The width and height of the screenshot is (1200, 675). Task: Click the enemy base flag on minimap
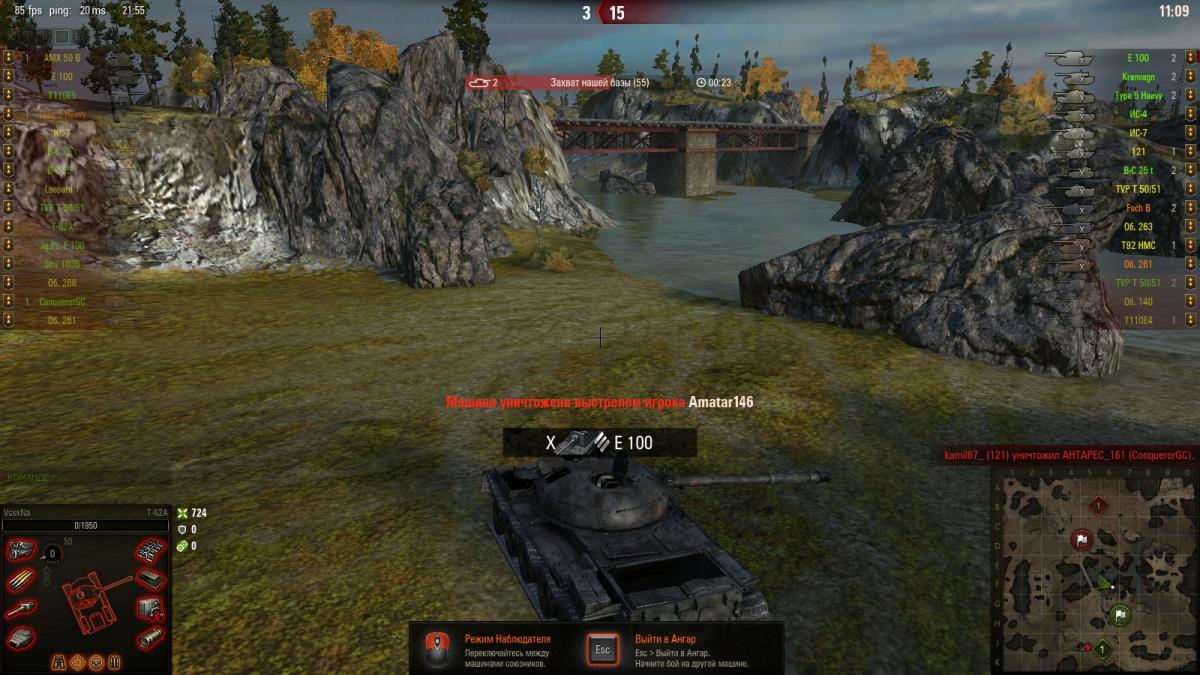point(1081,540)
